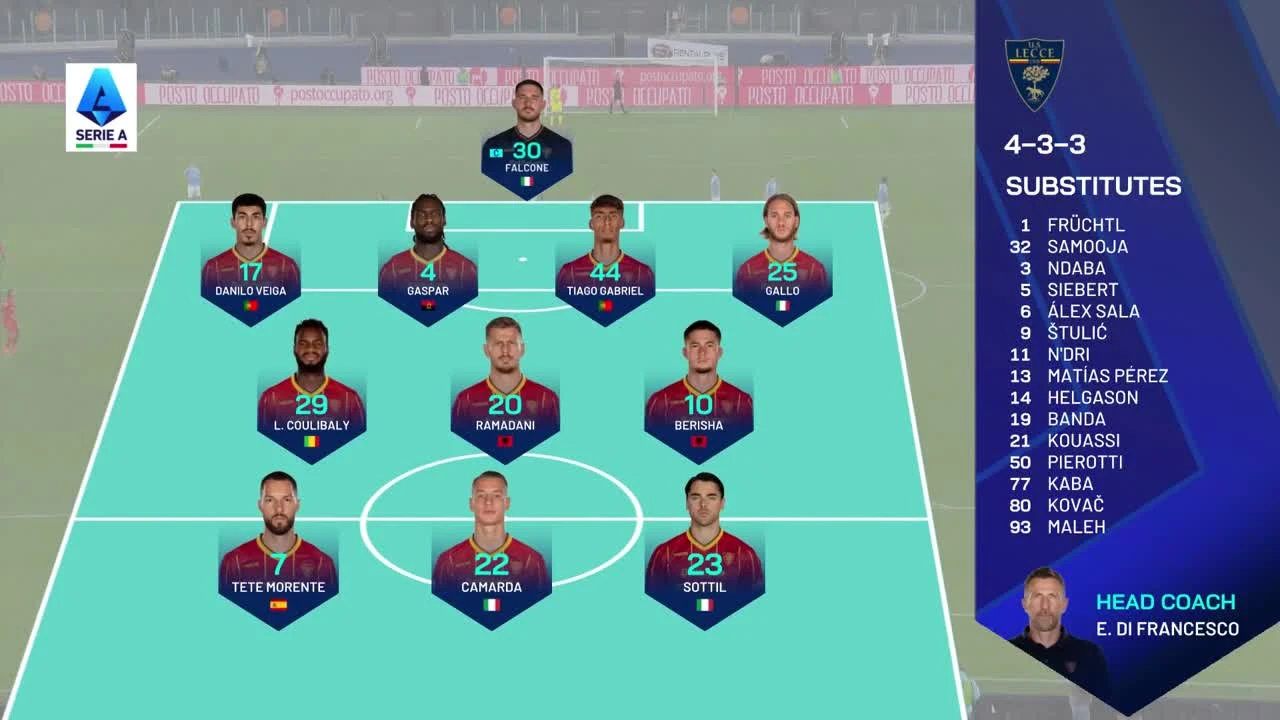1280x720 pixels.
Task: Choose Danilo Veiga's number 17 card
Action: [250, 275]
